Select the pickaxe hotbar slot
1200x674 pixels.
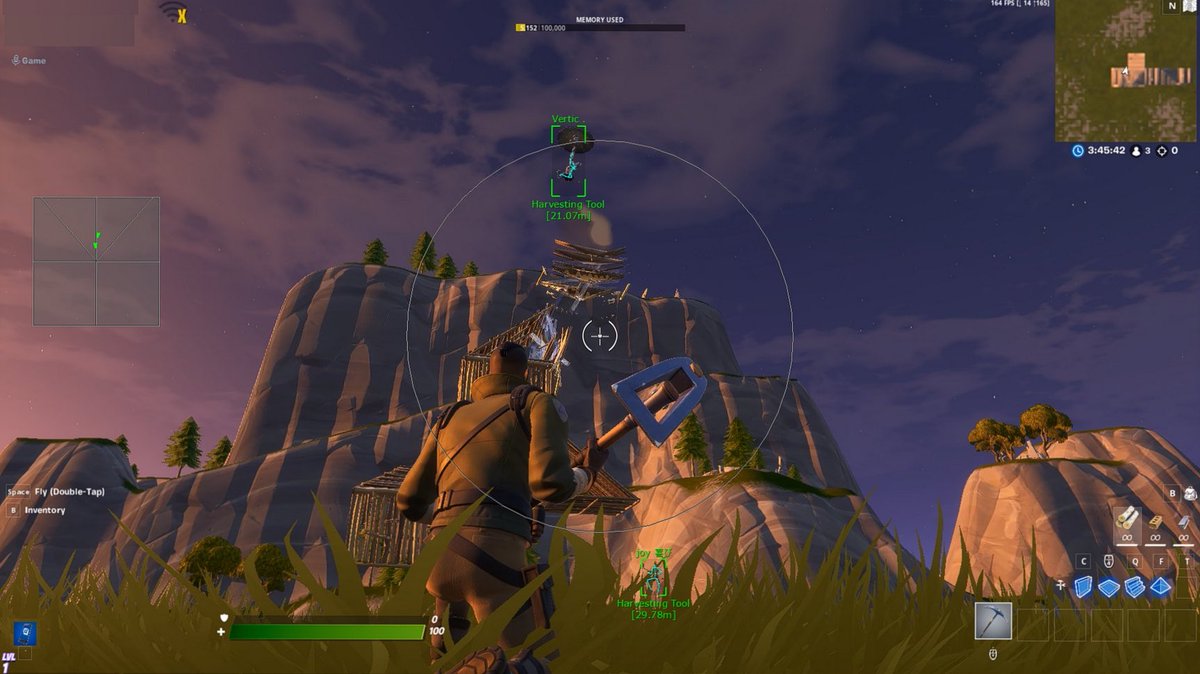point(993,621)
